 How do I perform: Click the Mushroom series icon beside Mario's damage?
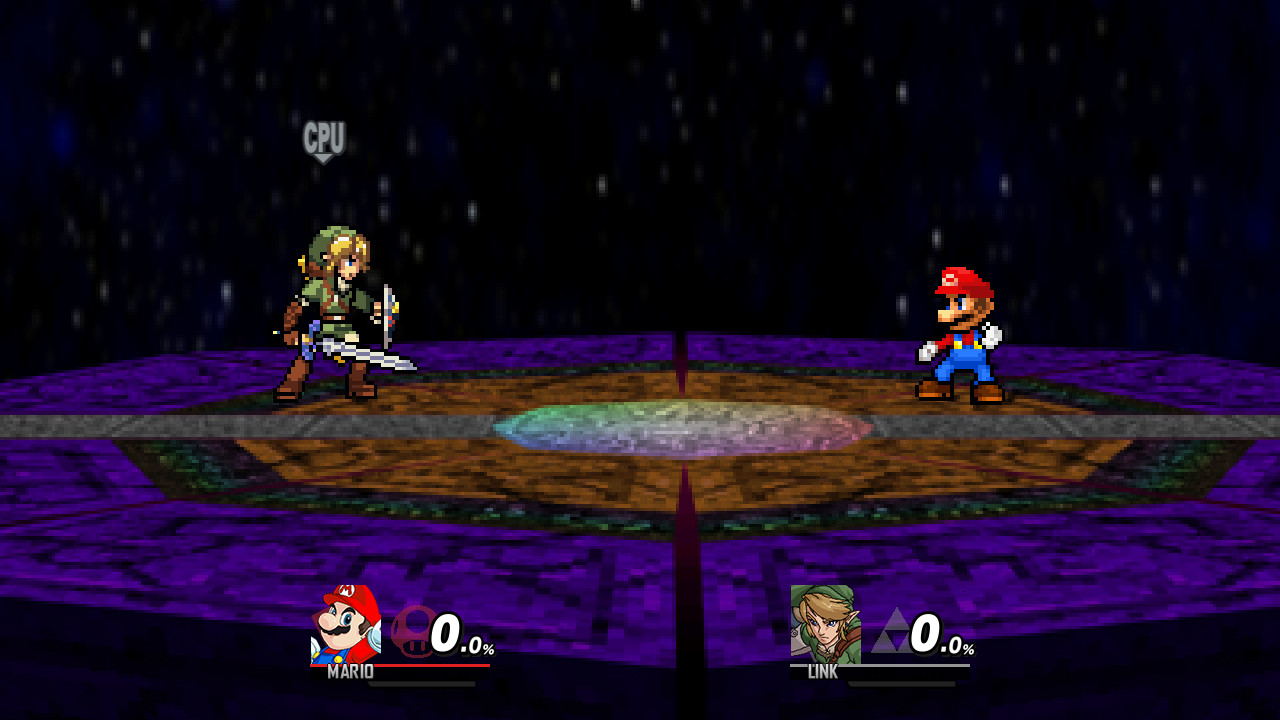412,632
